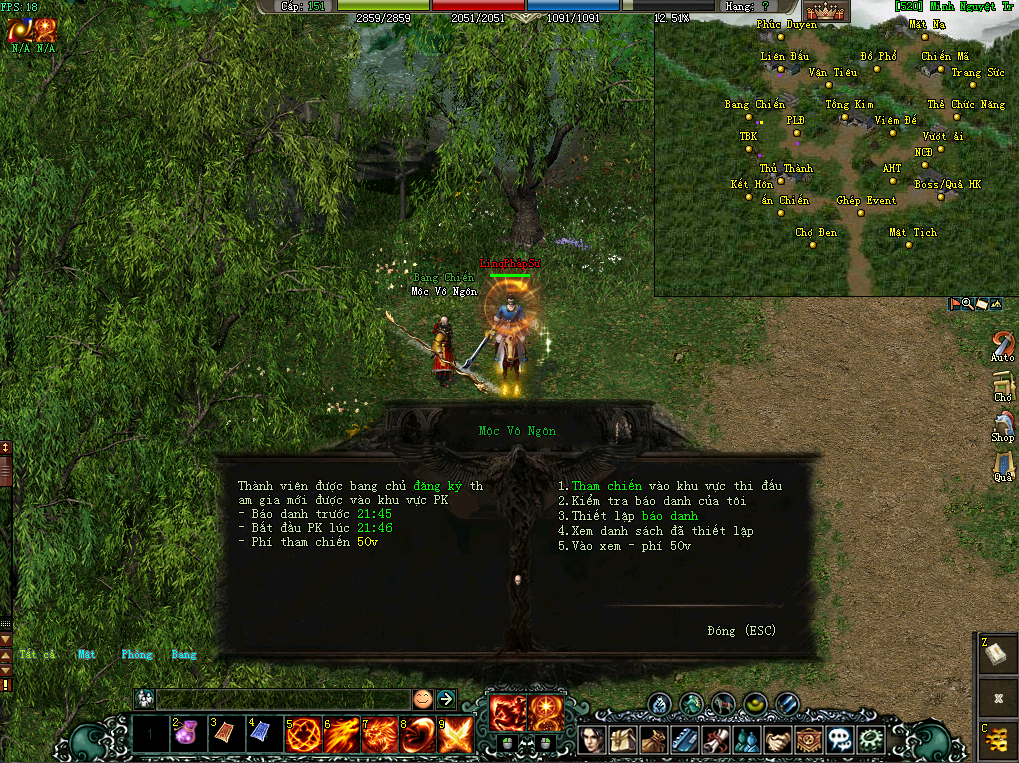The height and width of the screenshot is (763, 1019).
Task: Open the Chợ market icon
Action: tap(1002, 386)
